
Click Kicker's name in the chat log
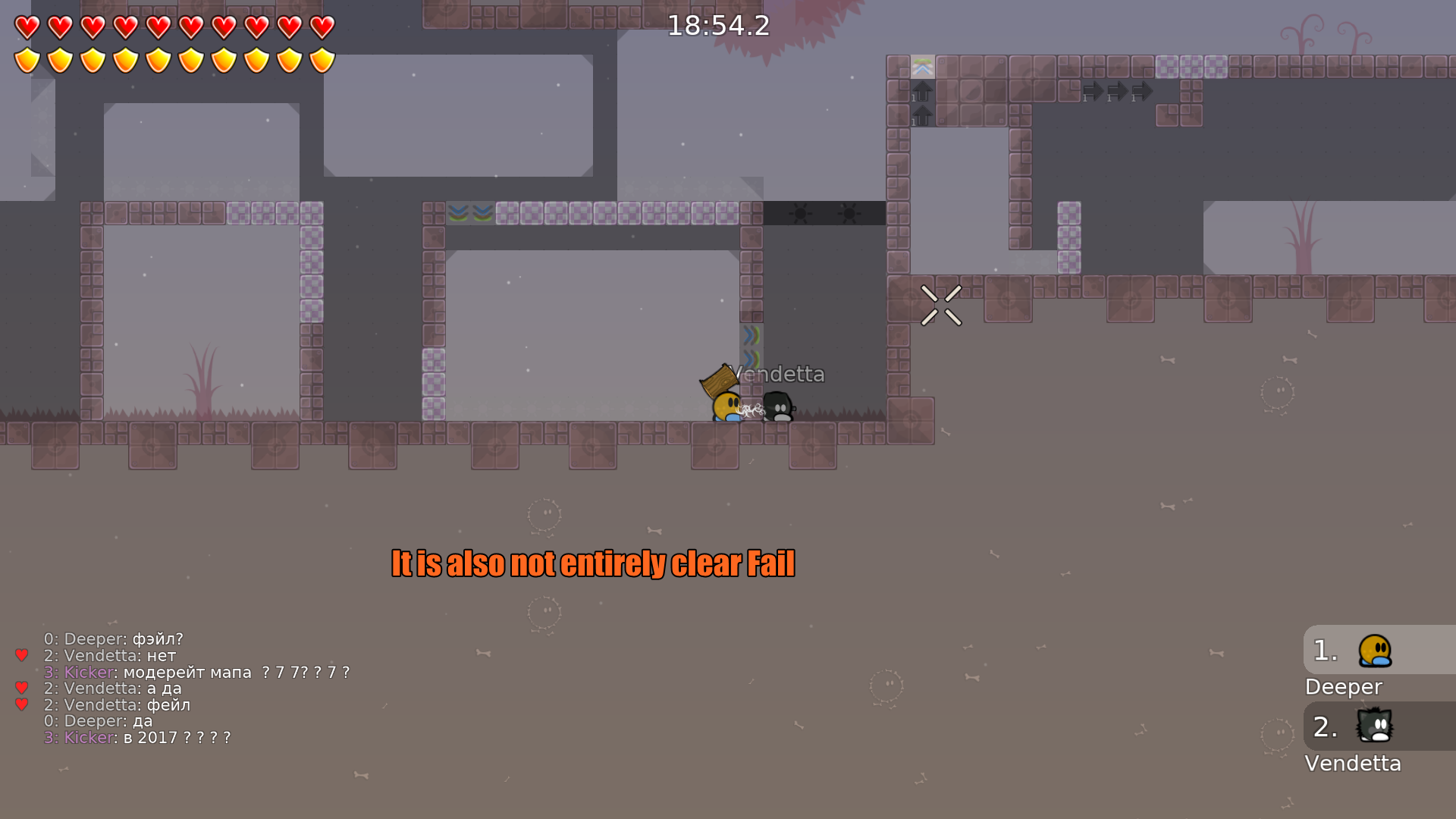point(87,672)
